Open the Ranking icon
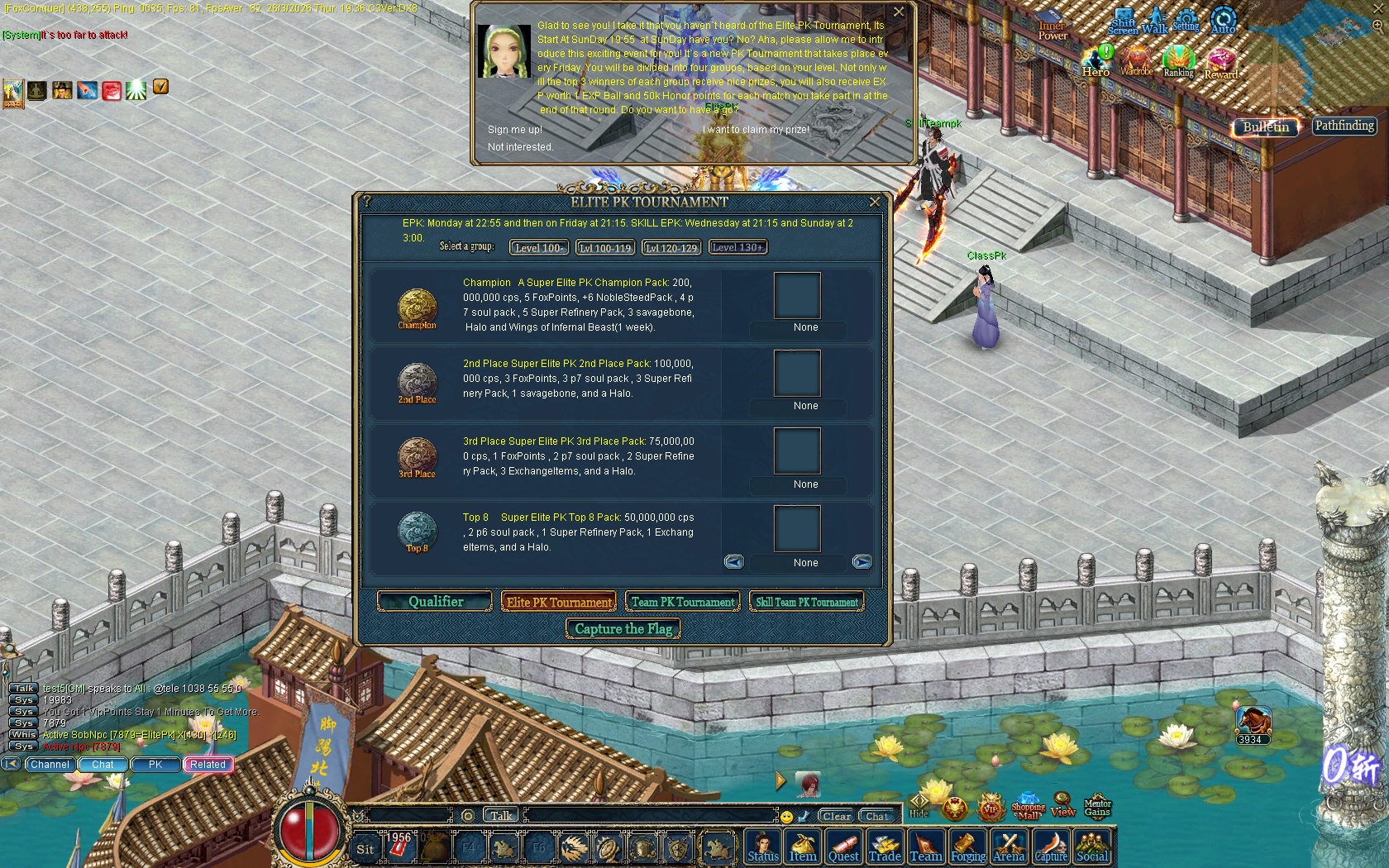Viewport: 1389px width, 868px height. (1178, 62)
